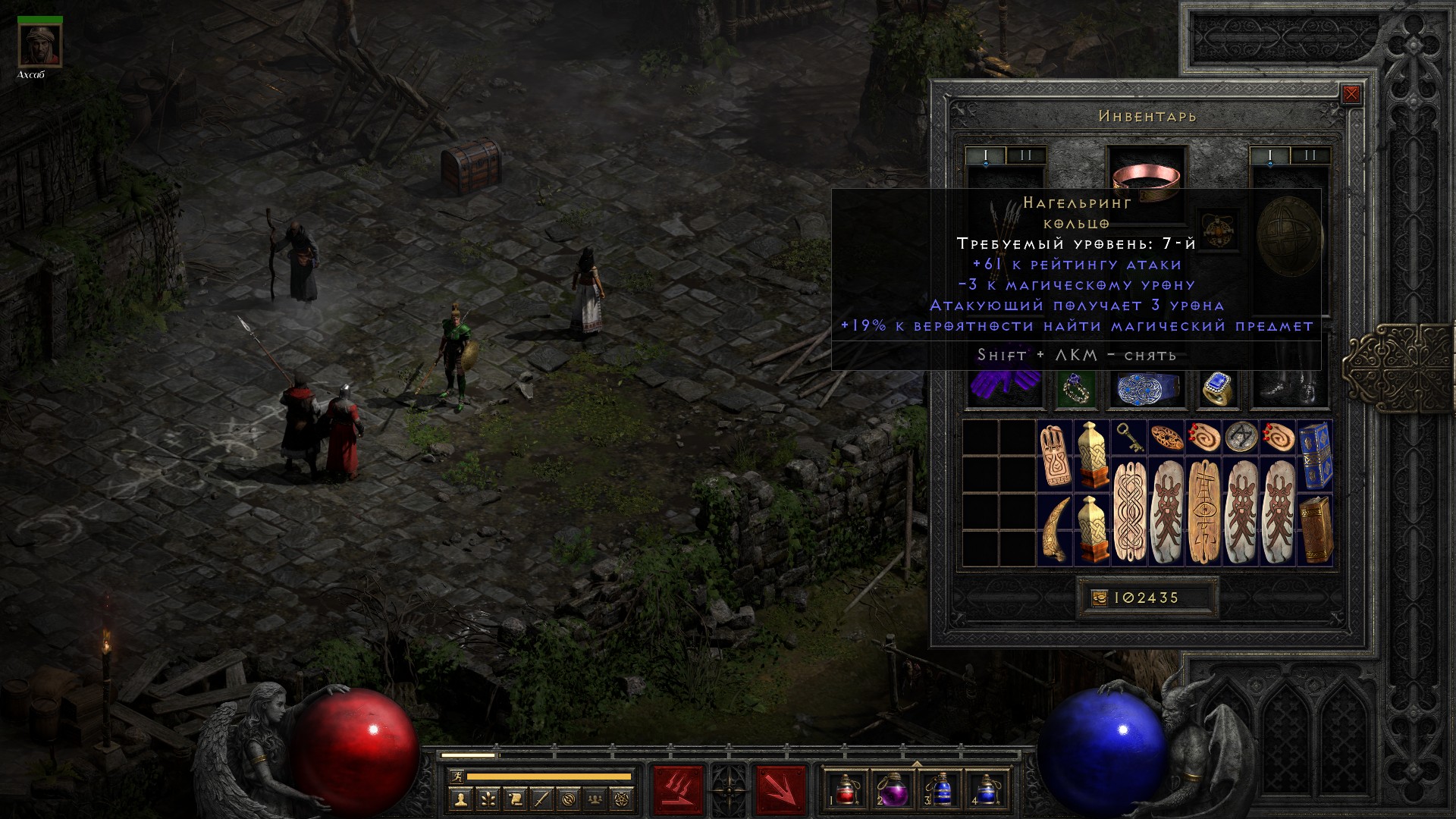
Task: Select the blue tome in the inventory
Action: [1315, 455]
